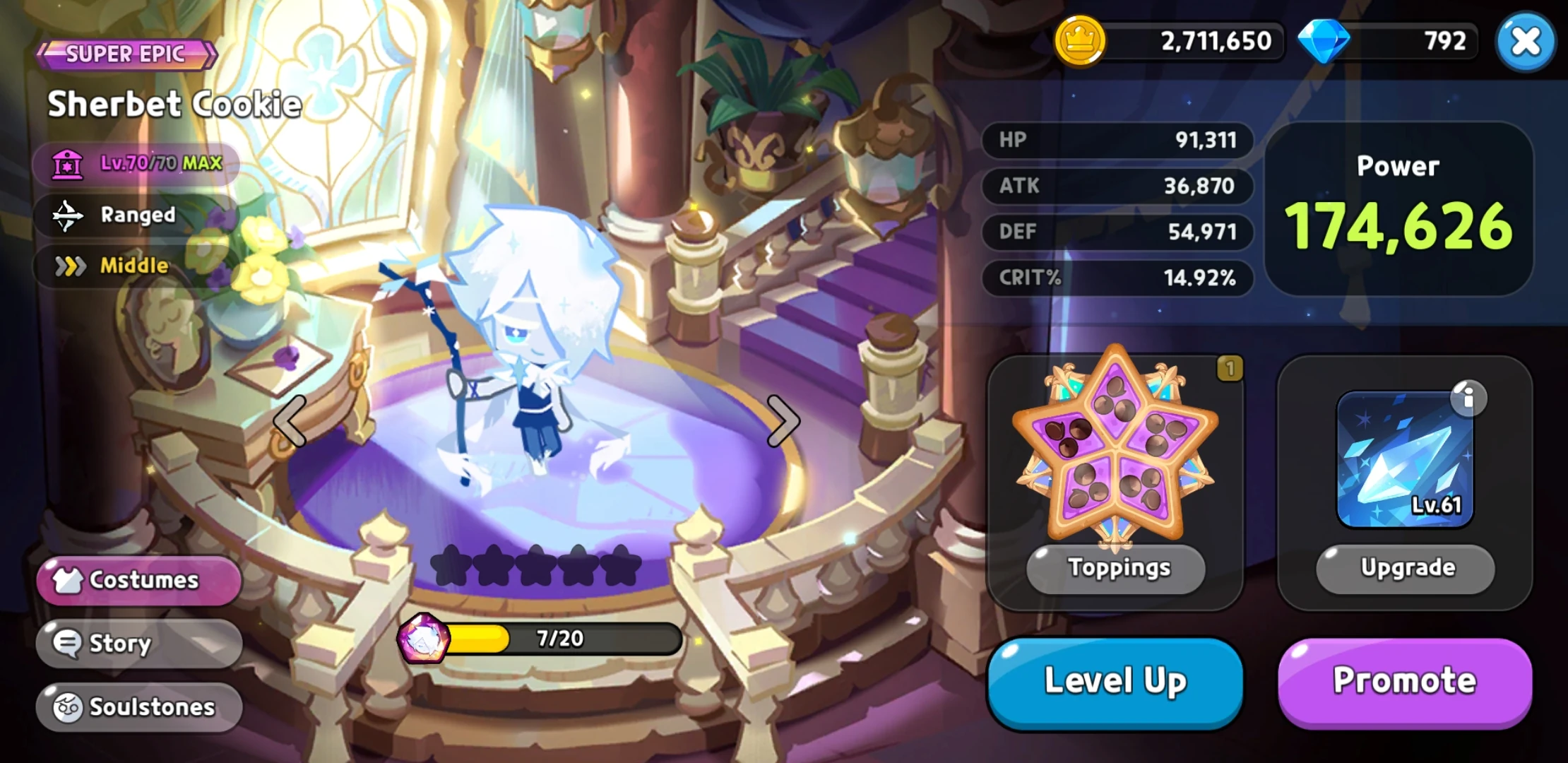Open the Story menu
Viewport: 1568px width, 763px height.
coord(138,644)
